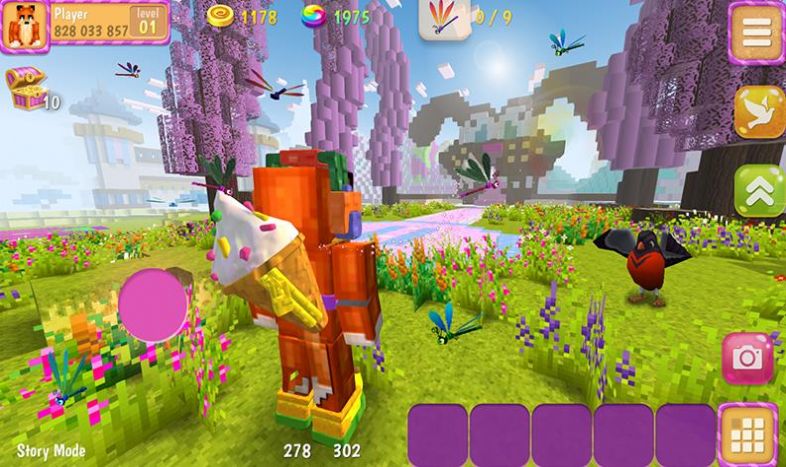Open the inventory grid button
Image resolution: width=786 pixels, height=467 pixels.
point(747,434)
